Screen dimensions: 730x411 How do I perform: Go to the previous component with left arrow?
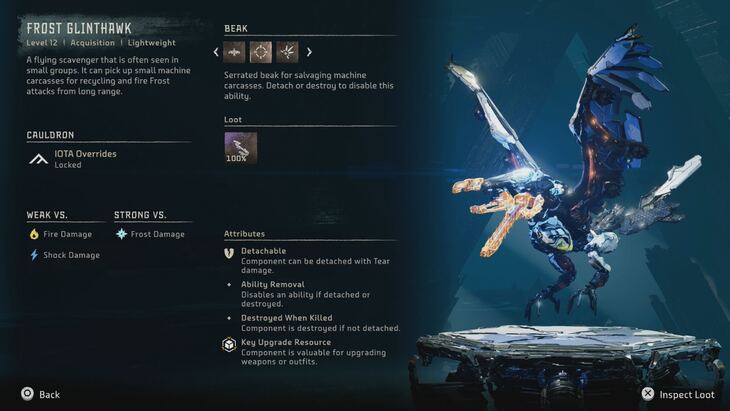coord(216,52)
